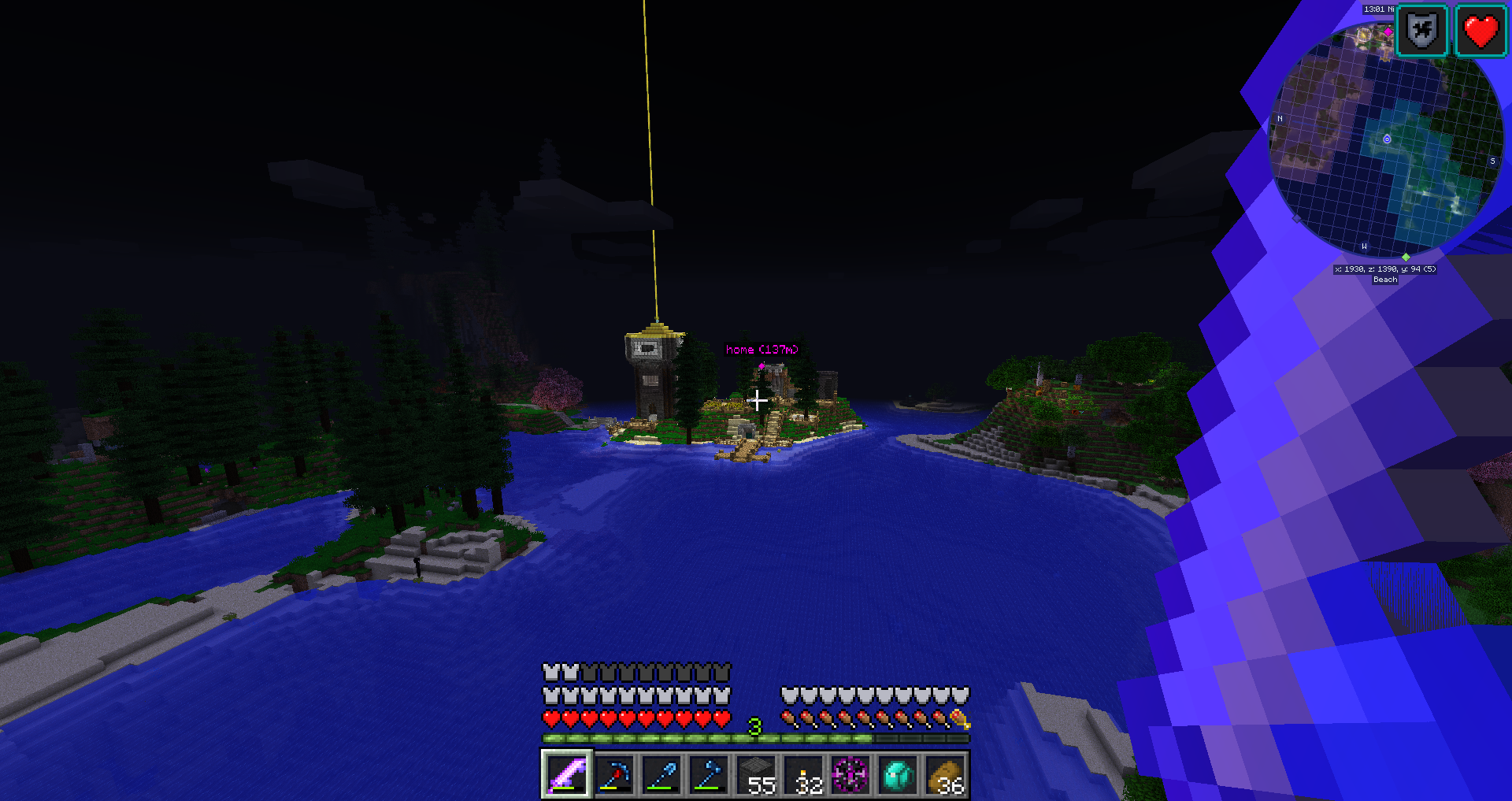Select the cyan backpack hotbar slot
1512x801 pixels.
tap(898, 775)
